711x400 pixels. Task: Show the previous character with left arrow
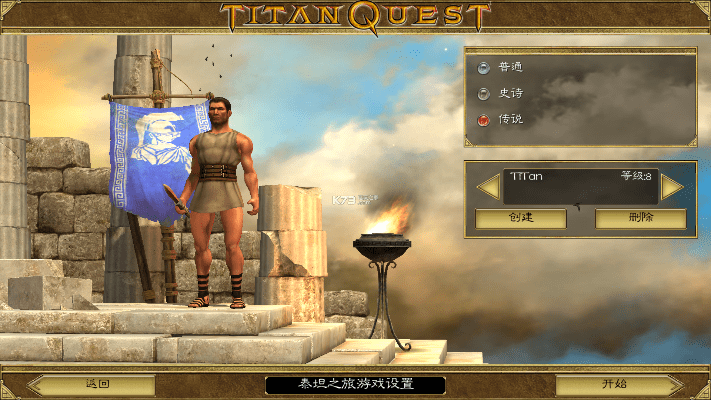488,187
